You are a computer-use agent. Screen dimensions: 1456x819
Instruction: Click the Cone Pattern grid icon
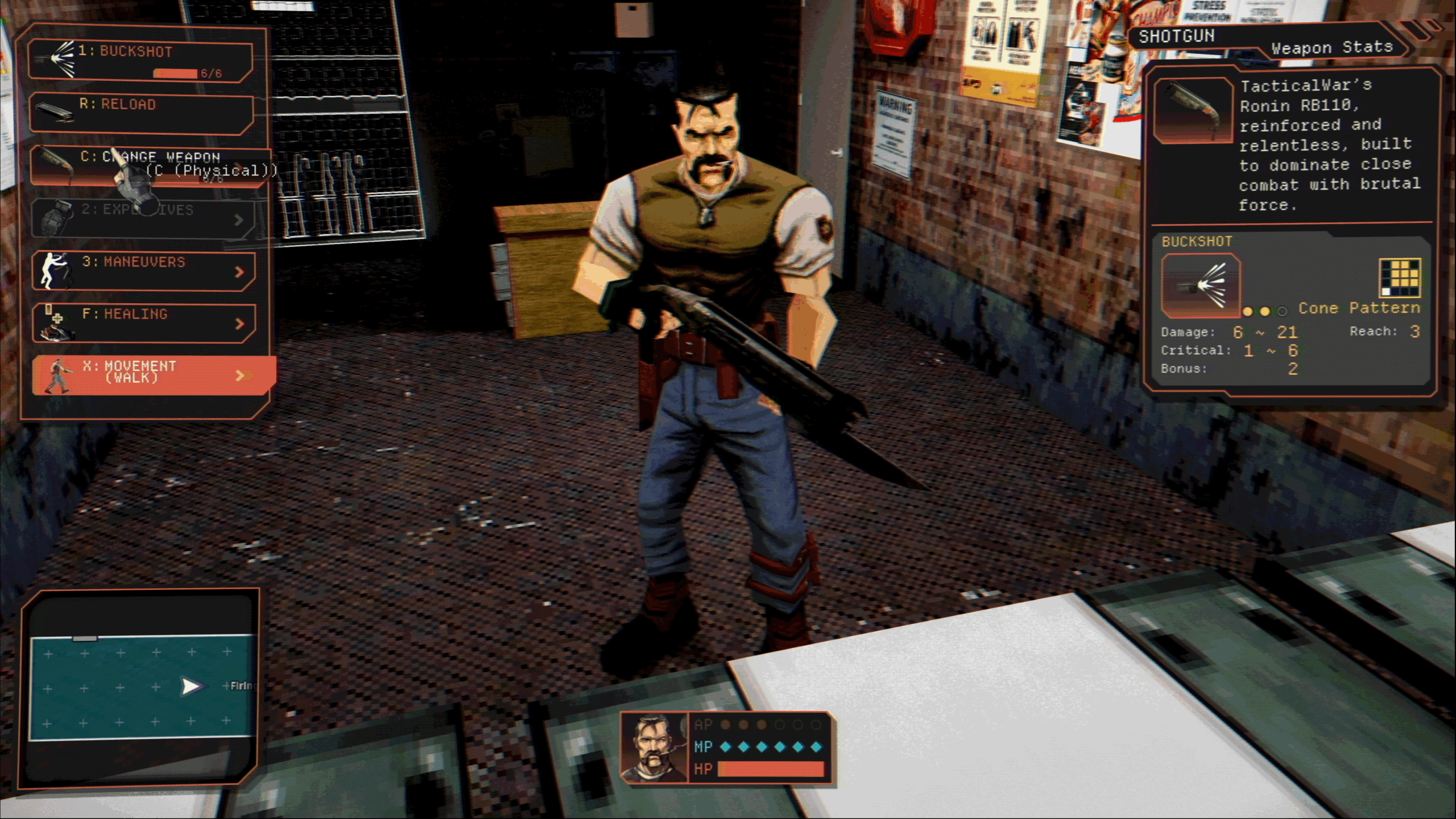tap(1400, 278)
